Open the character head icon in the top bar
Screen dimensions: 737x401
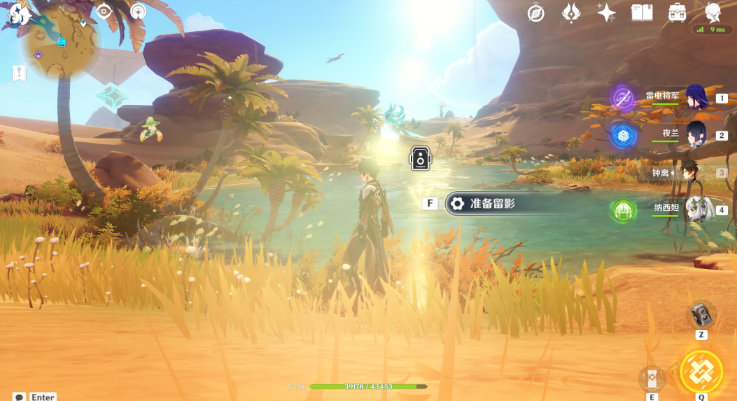pos(713,12)
